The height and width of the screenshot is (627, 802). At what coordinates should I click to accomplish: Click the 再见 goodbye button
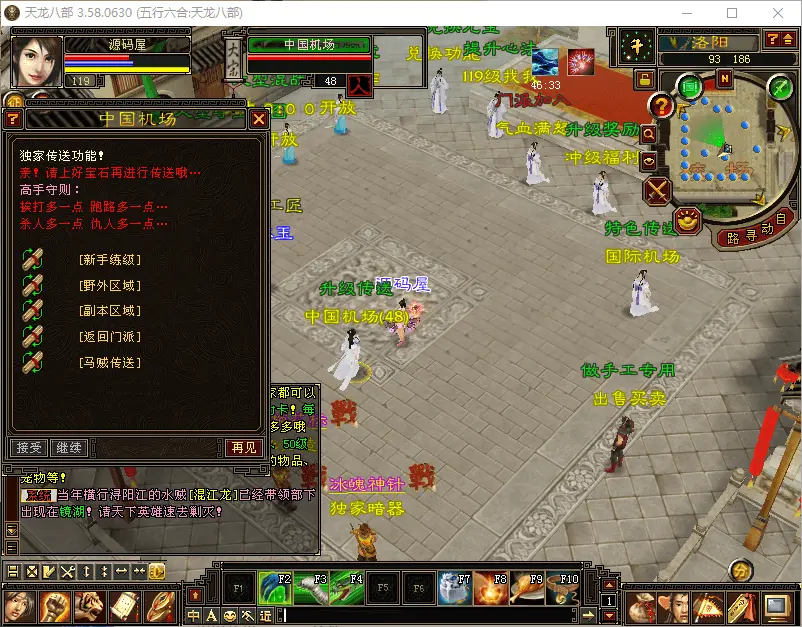point(244,447)
